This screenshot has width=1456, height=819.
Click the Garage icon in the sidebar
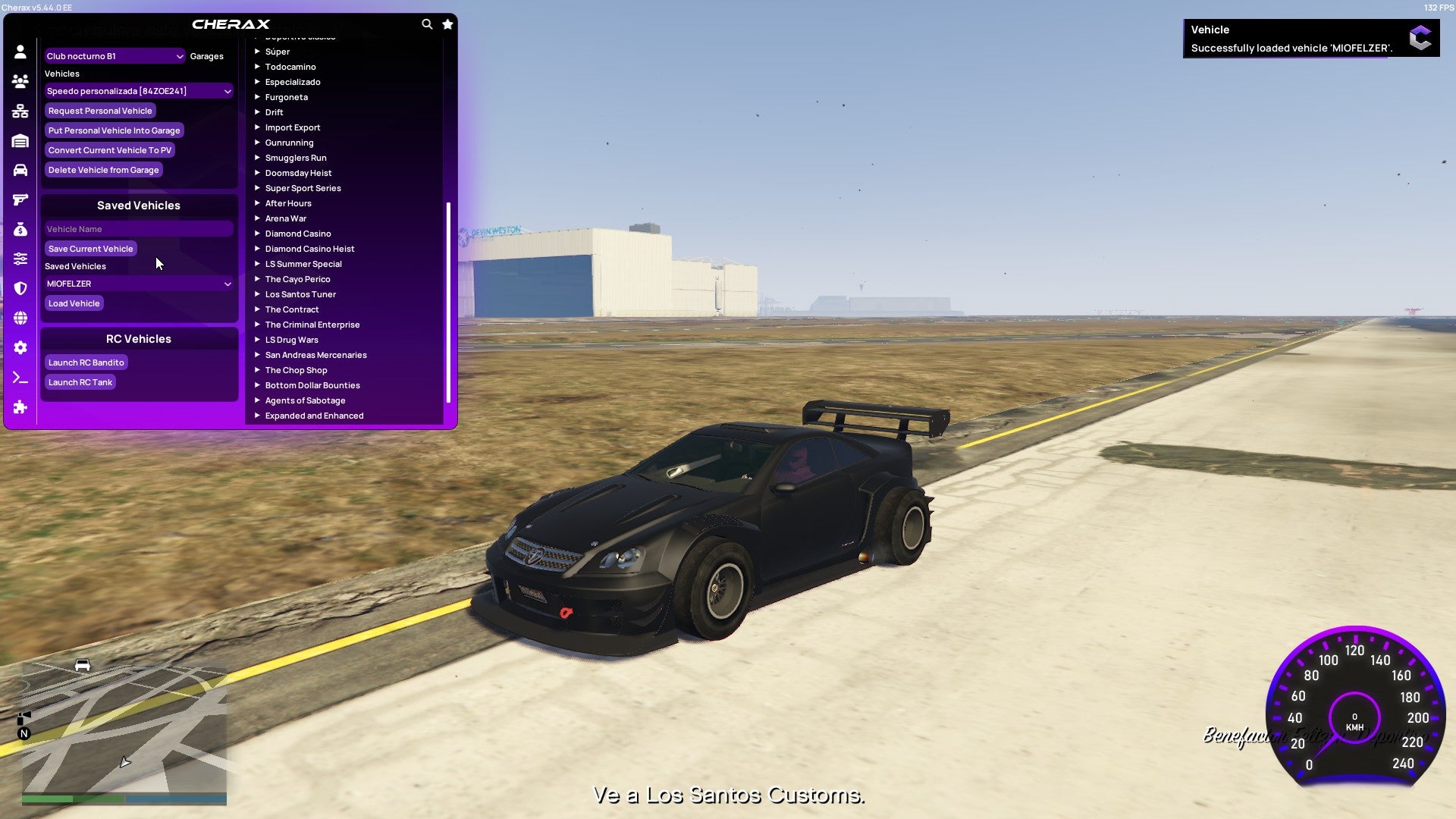coord(20,140)
